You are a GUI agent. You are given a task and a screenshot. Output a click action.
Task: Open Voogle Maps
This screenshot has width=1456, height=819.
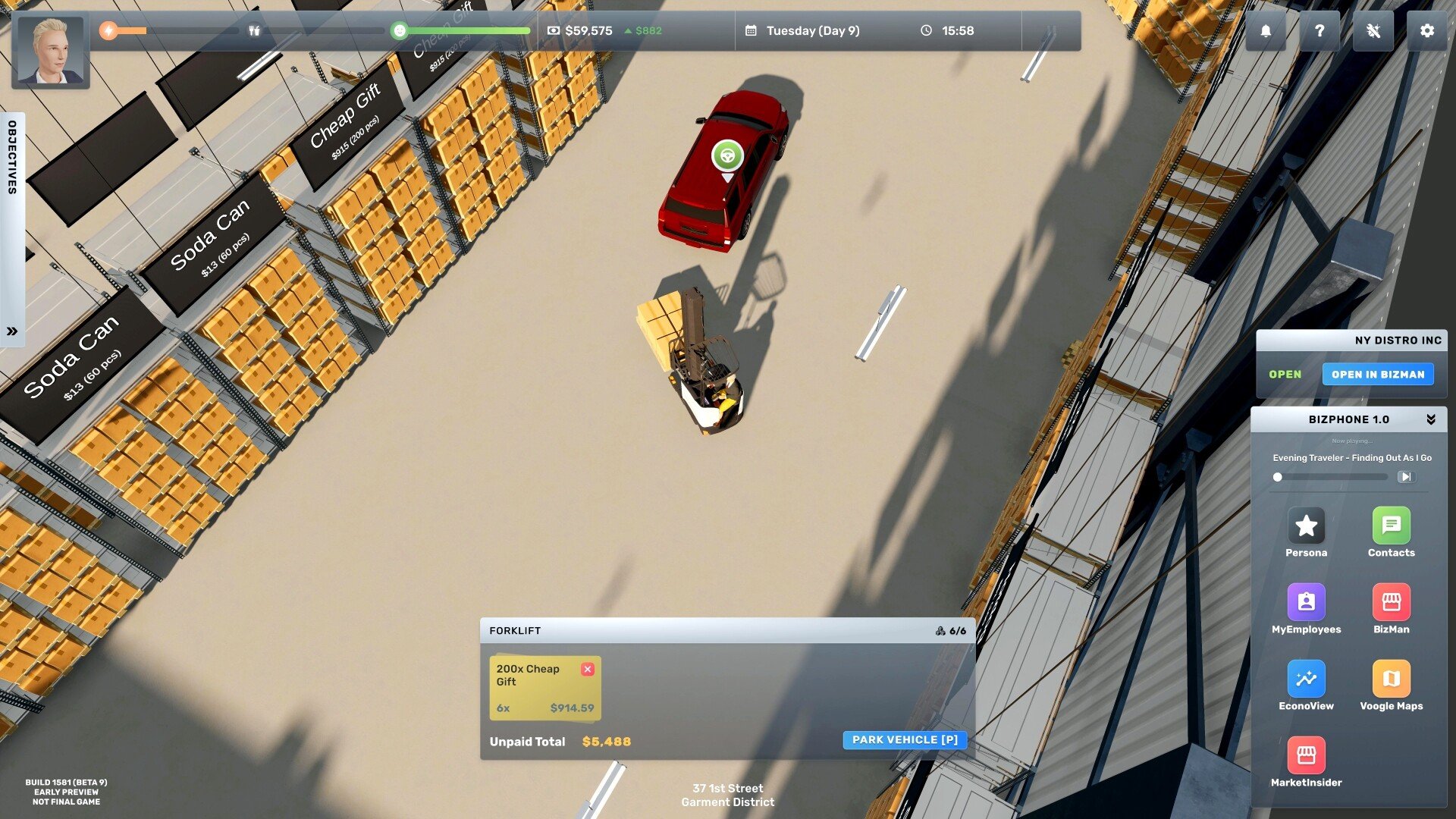coord(1391,679)
